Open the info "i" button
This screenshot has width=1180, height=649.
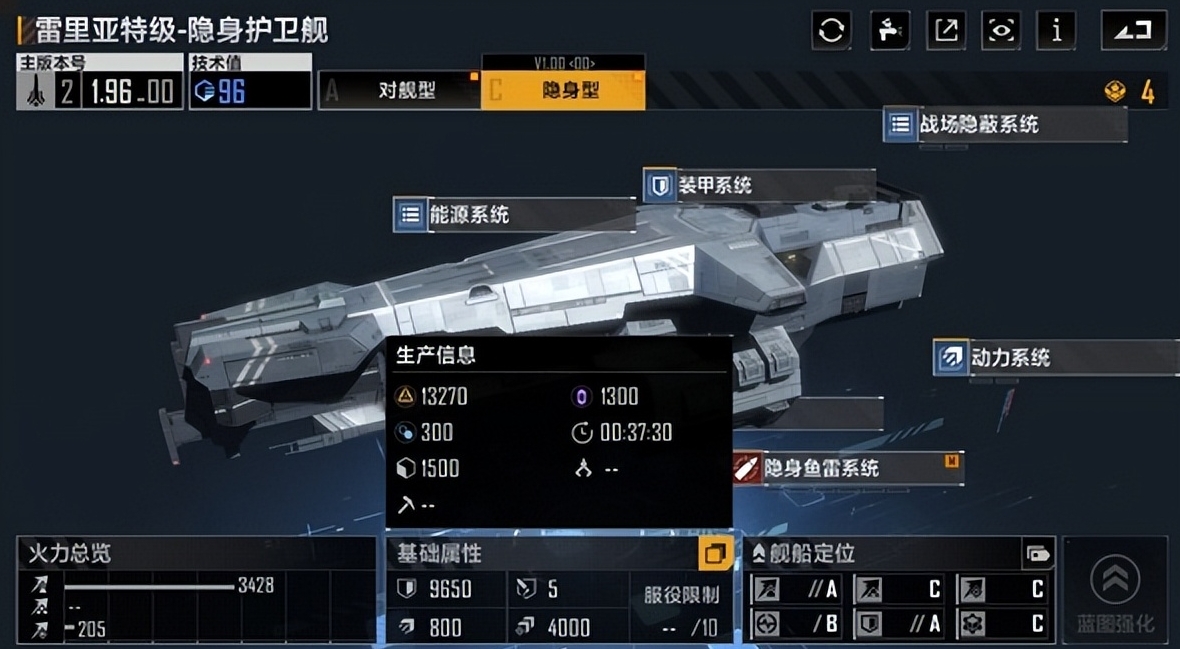pyautogui.click(x=1056, y=30)
